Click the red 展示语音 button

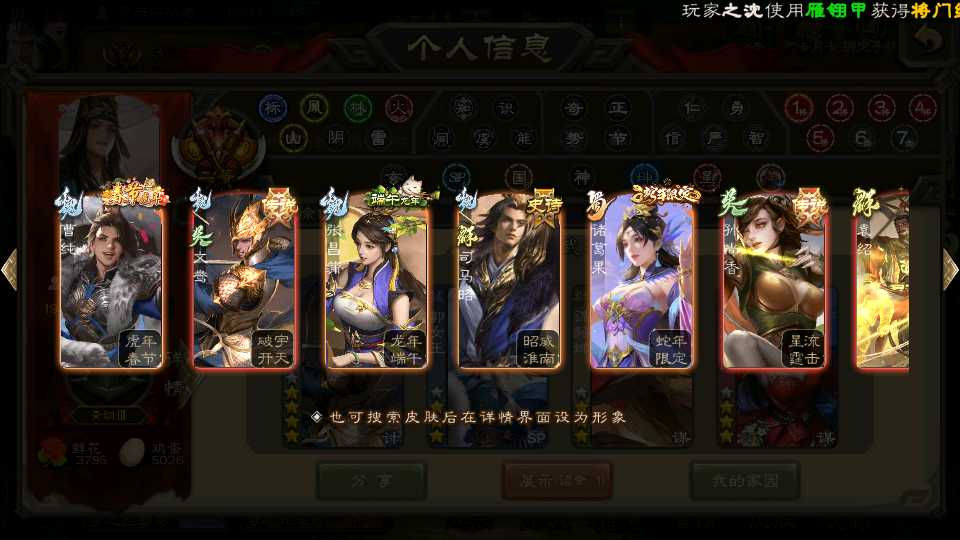click(557, 480)
